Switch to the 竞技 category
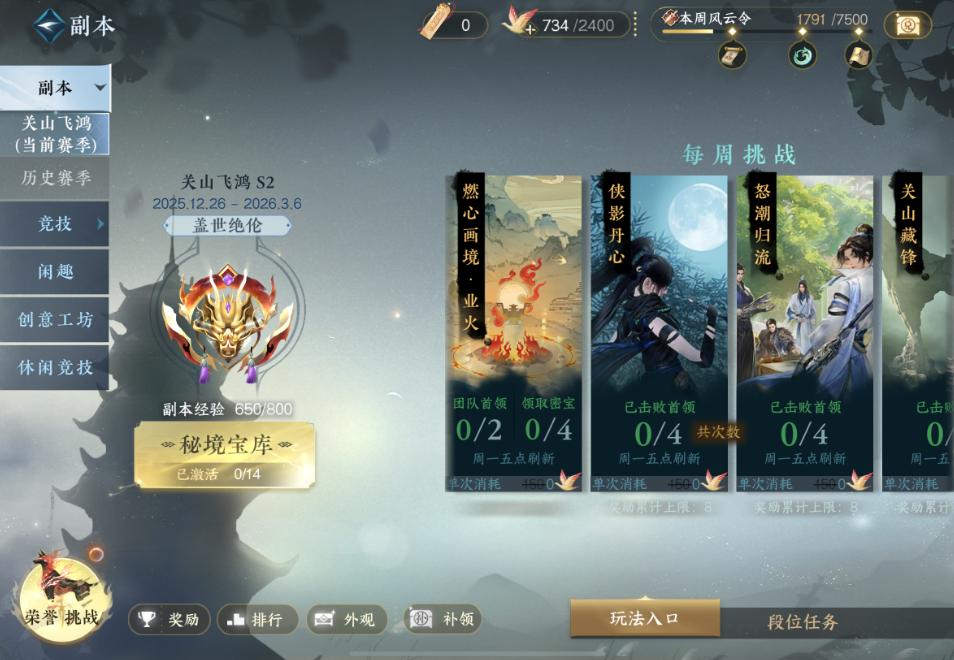This screenshot has height=660, width=954. (x=55, y=224)
